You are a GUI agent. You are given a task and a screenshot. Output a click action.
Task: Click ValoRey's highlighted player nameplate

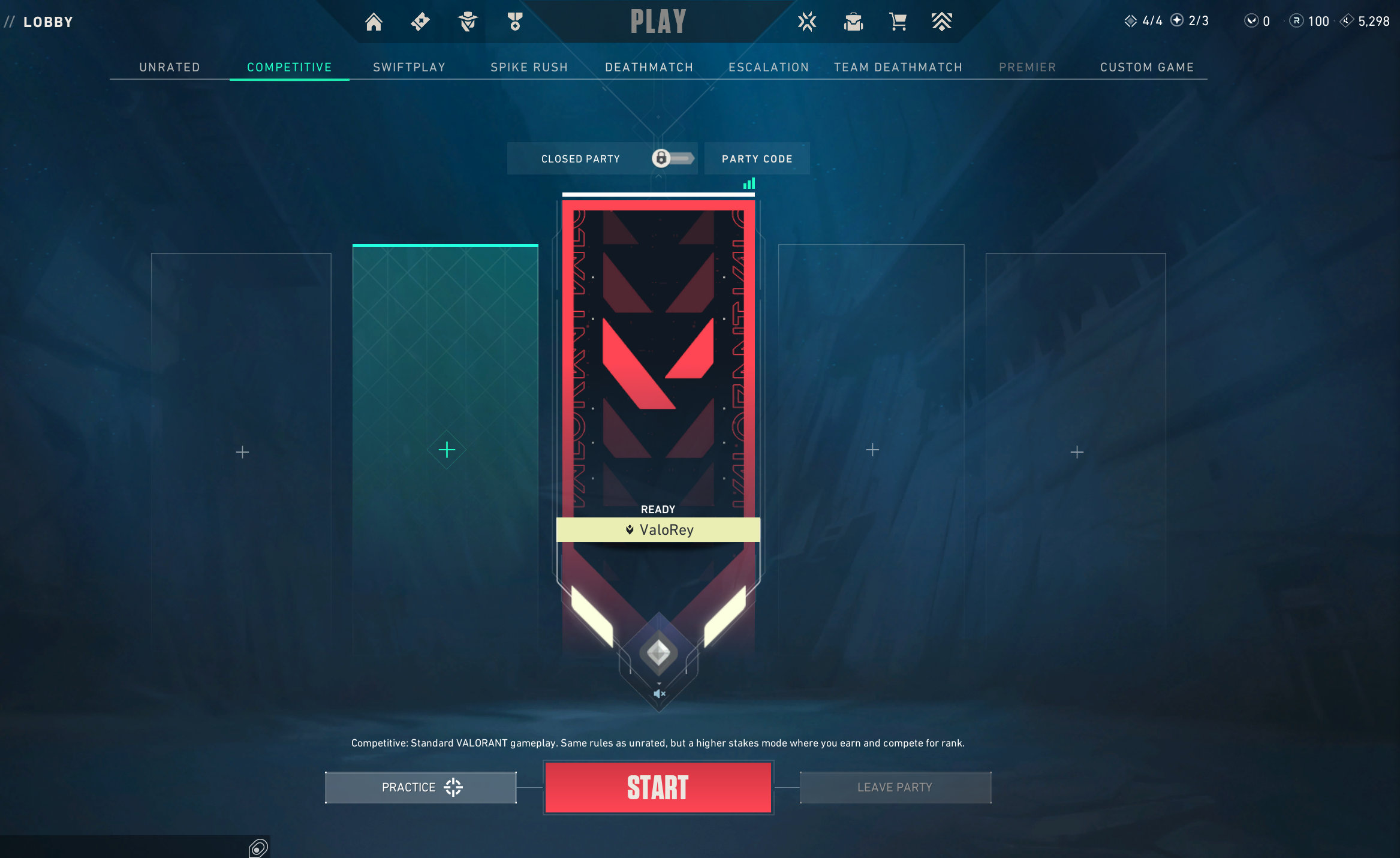point(658,530)
